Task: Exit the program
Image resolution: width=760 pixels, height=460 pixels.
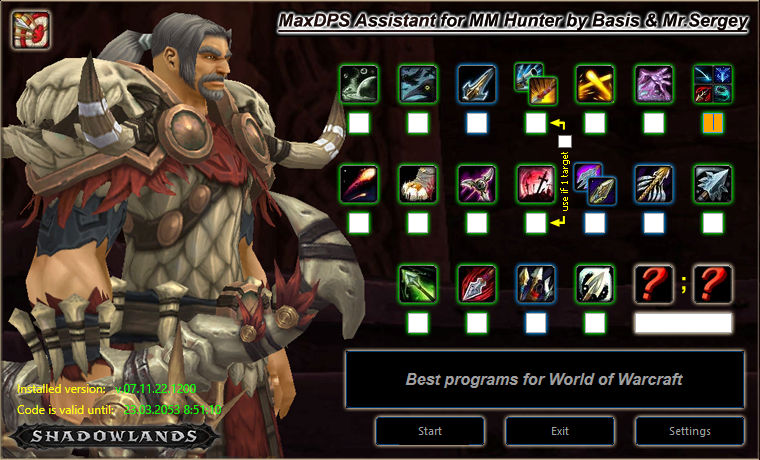Action: [x=559, y=431]
